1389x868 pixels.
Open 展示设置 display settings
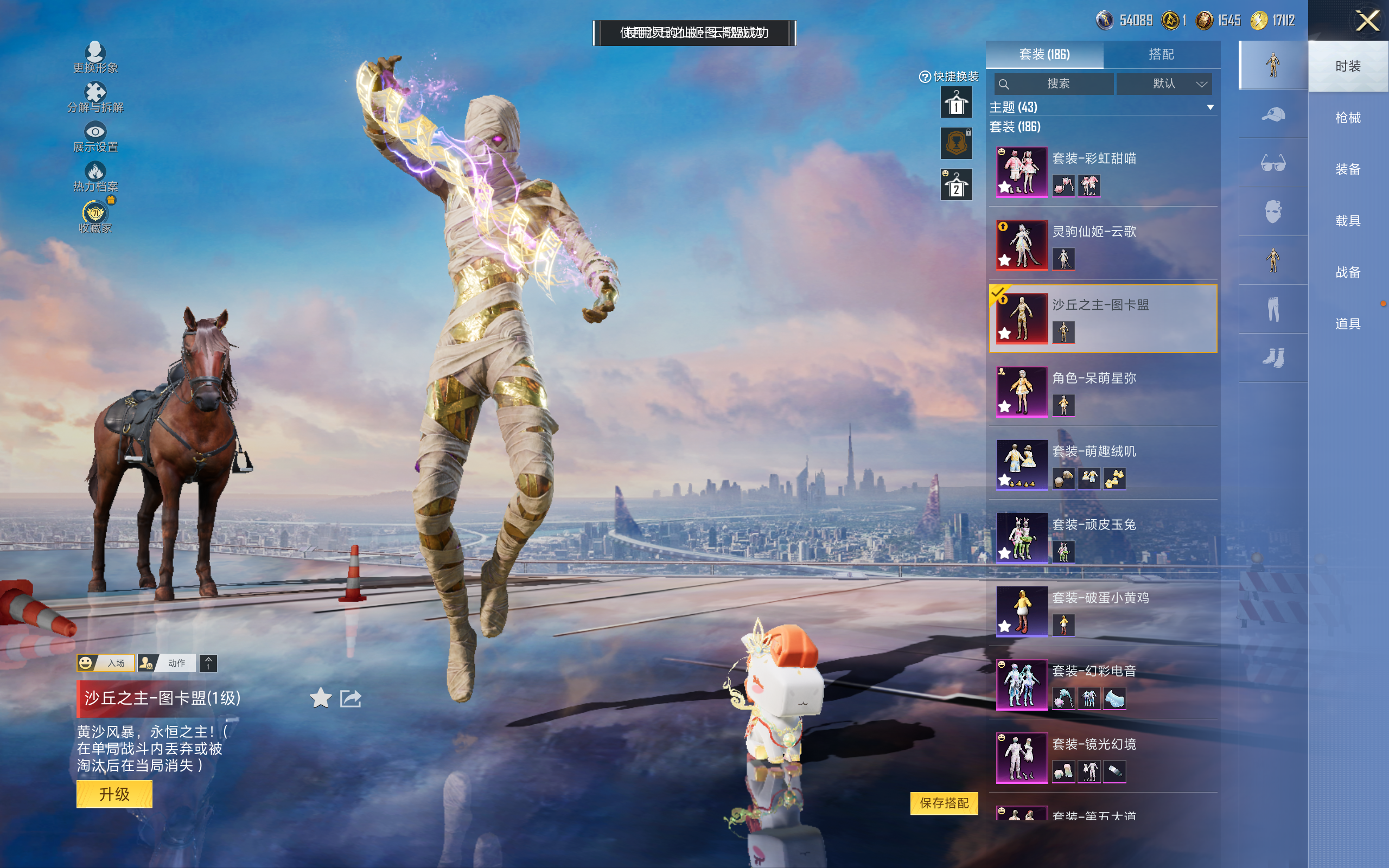(95, 137)
